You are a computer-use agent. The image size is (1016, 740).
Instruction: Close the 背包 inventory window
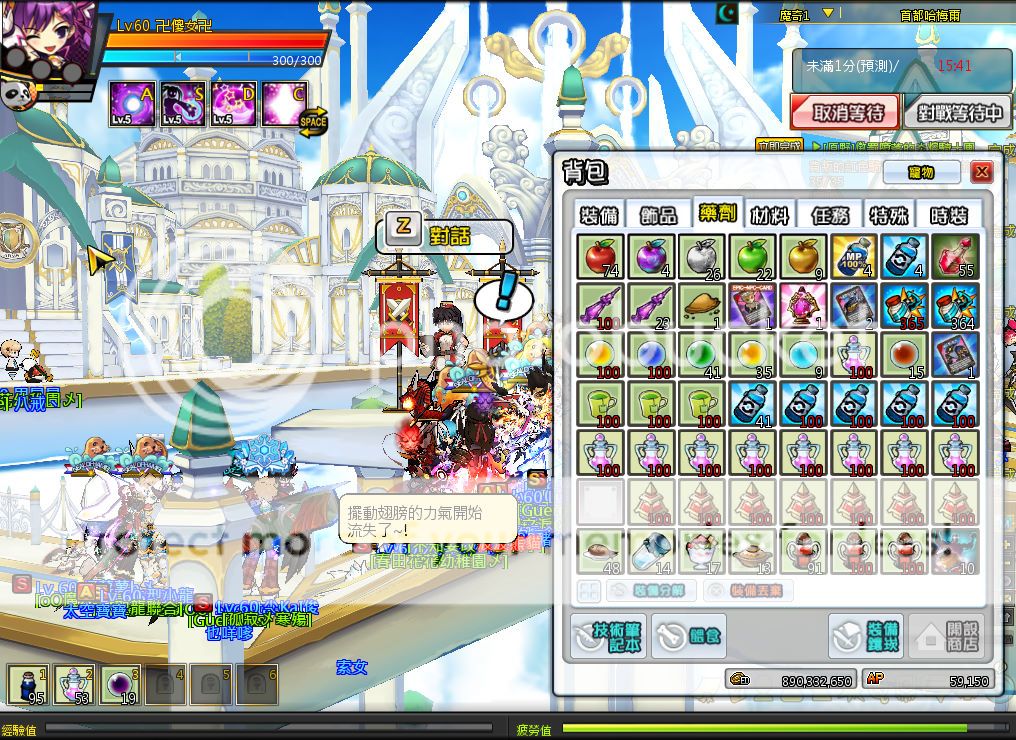(x=982, y=172)
